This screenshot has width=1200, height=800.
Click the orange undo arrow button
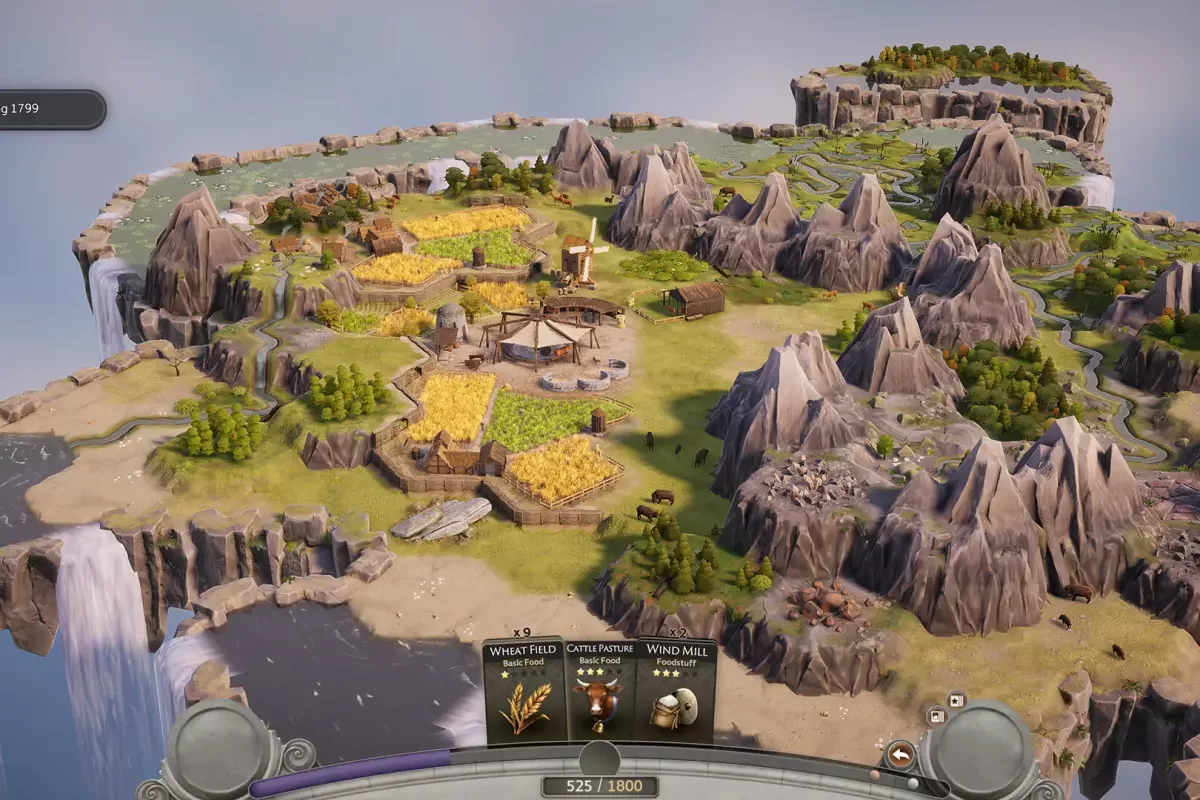pyautogui.click(x=900, y=754)
